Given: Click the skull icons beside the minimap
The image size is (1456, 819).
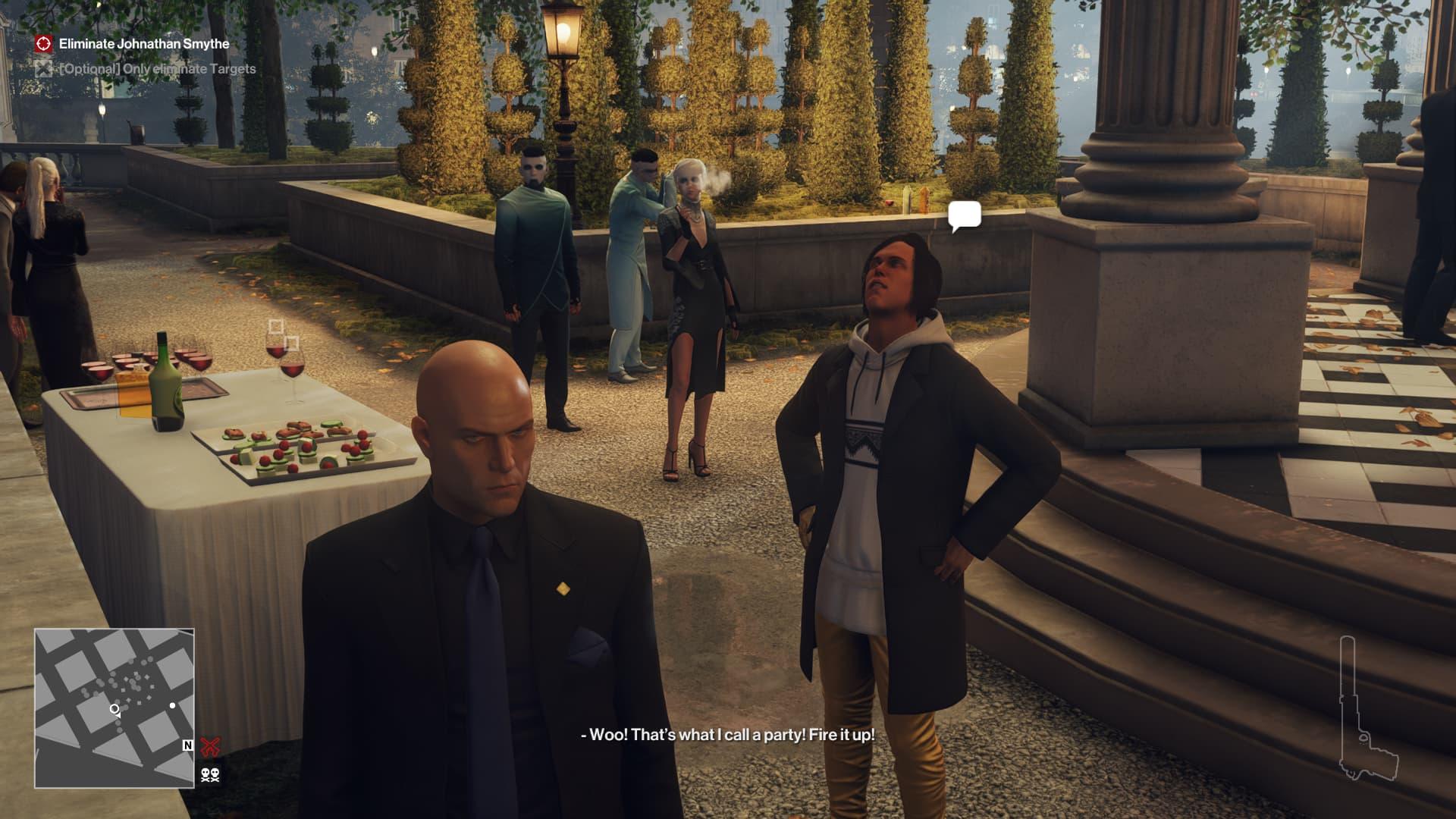Looking at the screenshot, I should (210, 775).
